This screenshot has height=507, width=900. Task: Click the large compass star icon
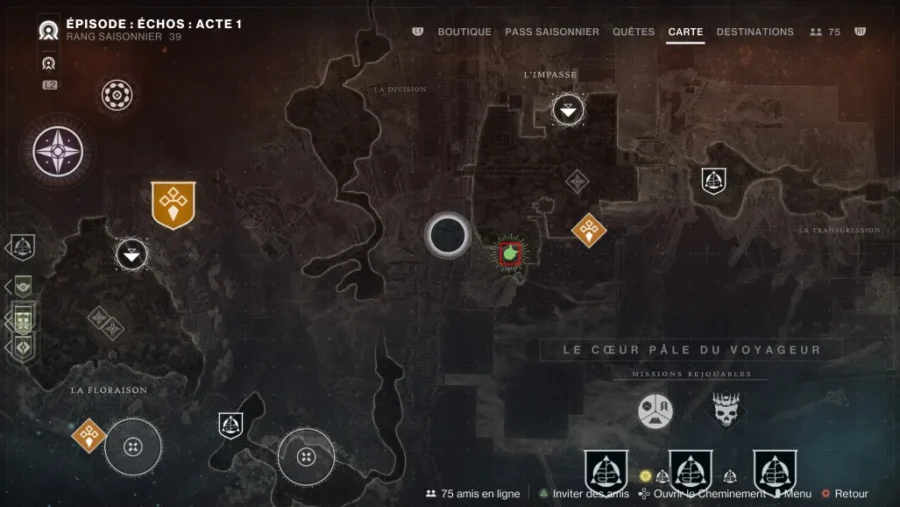pos(58,151)
